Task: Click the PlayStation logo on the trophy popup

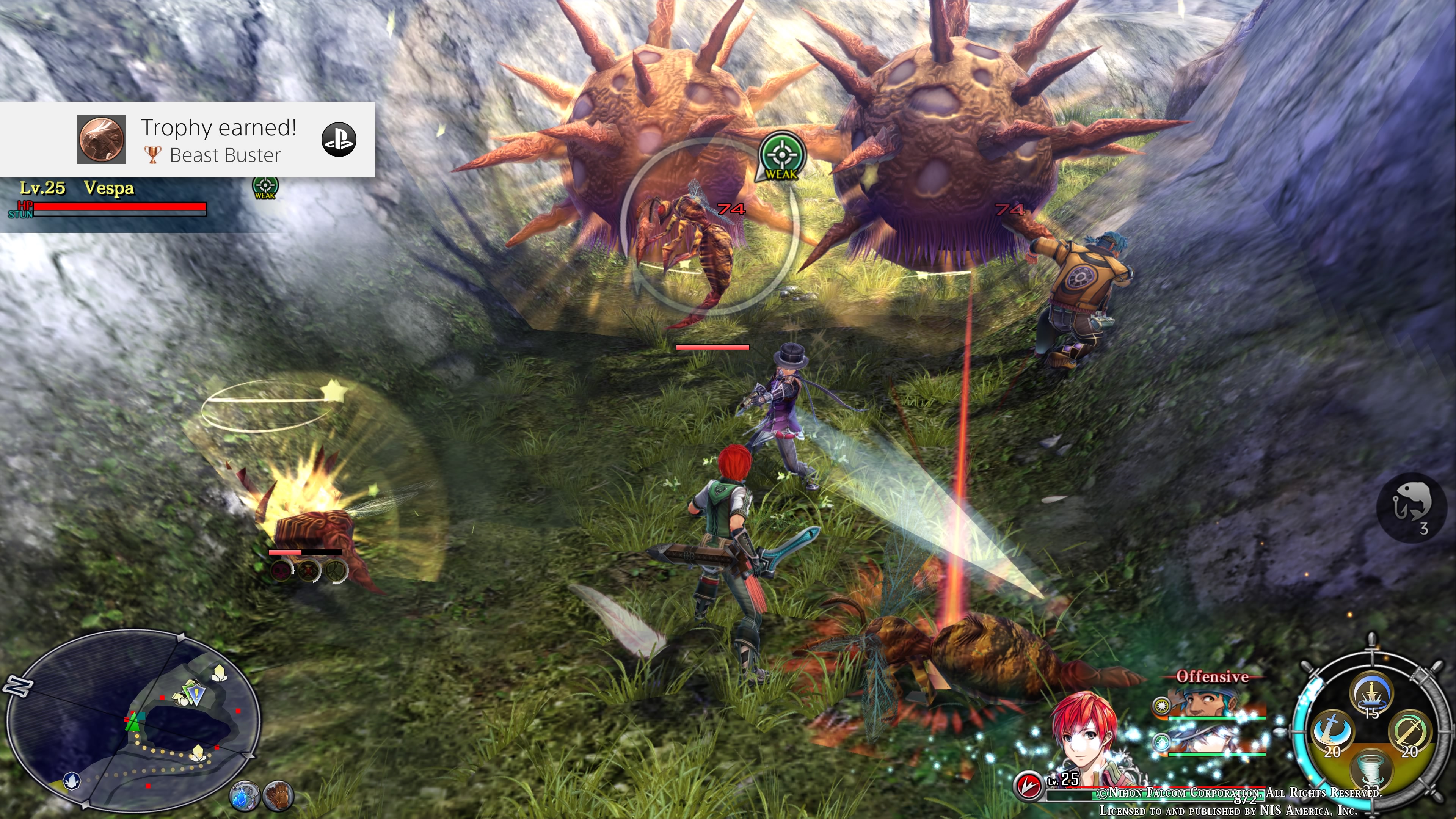Action: pyautogui.click(x=339, y=140)
